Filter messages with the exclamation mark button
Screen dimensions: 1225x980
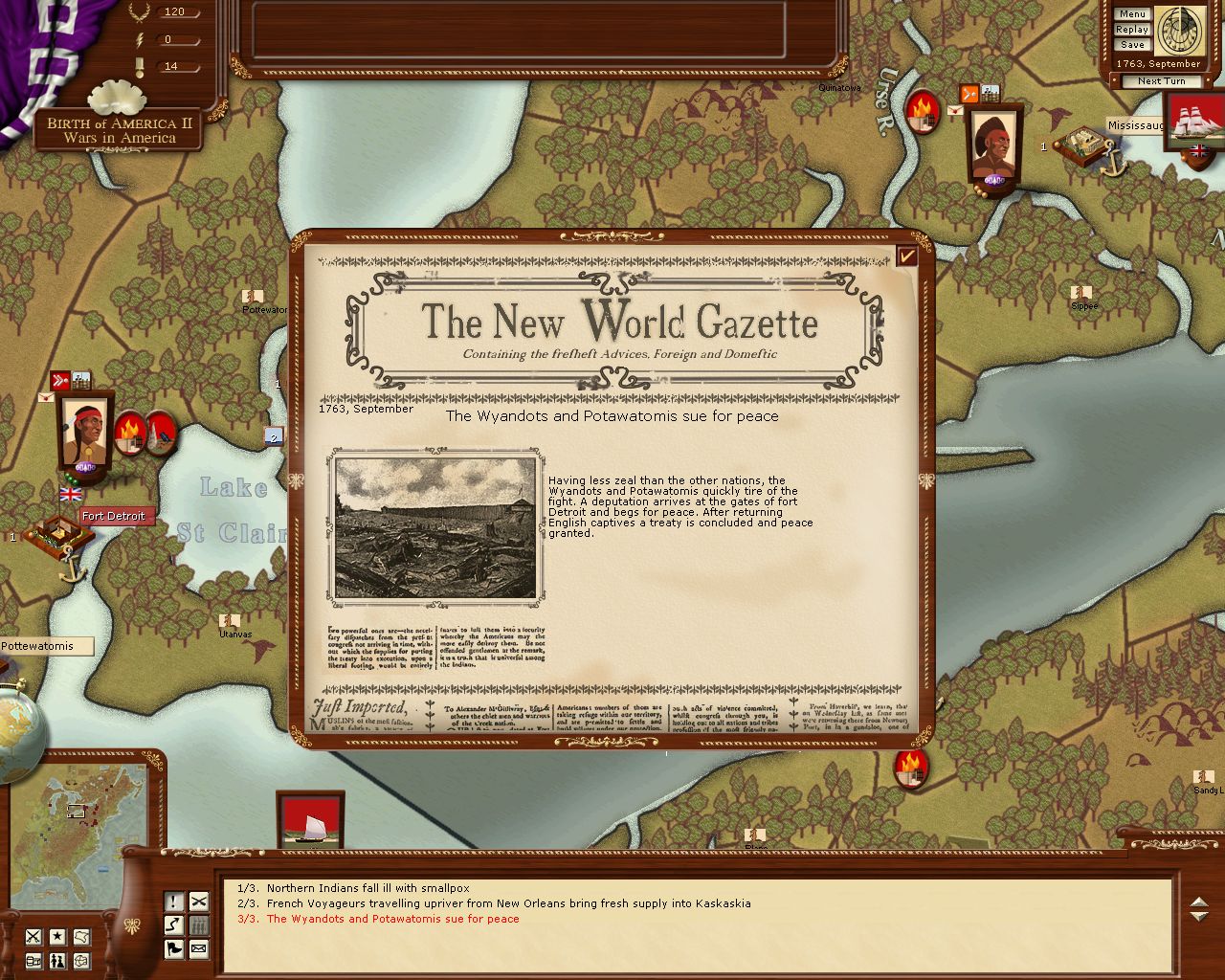[174, 902]
